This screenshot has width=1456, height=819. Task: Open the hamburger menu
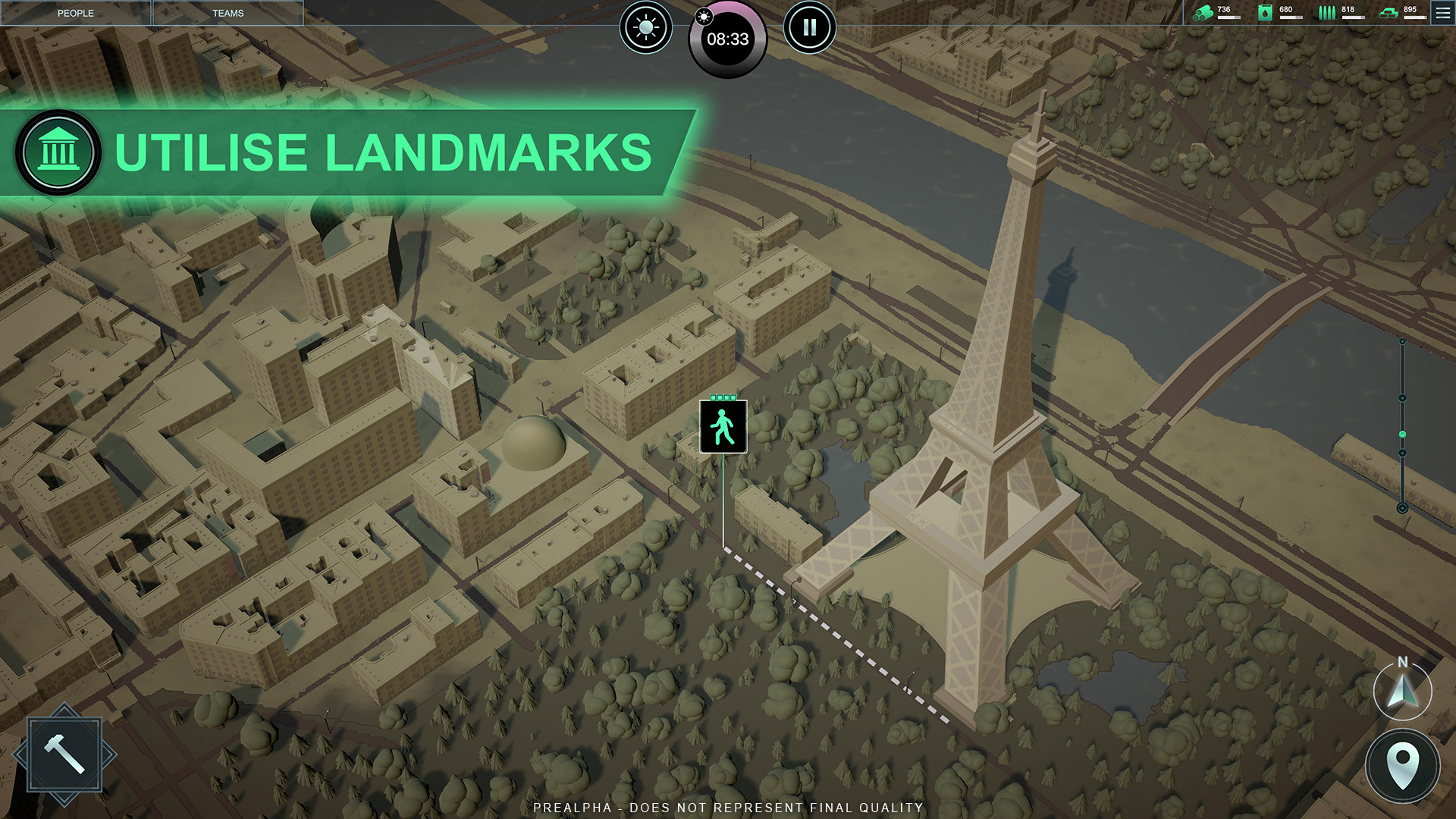(1442, 13)
